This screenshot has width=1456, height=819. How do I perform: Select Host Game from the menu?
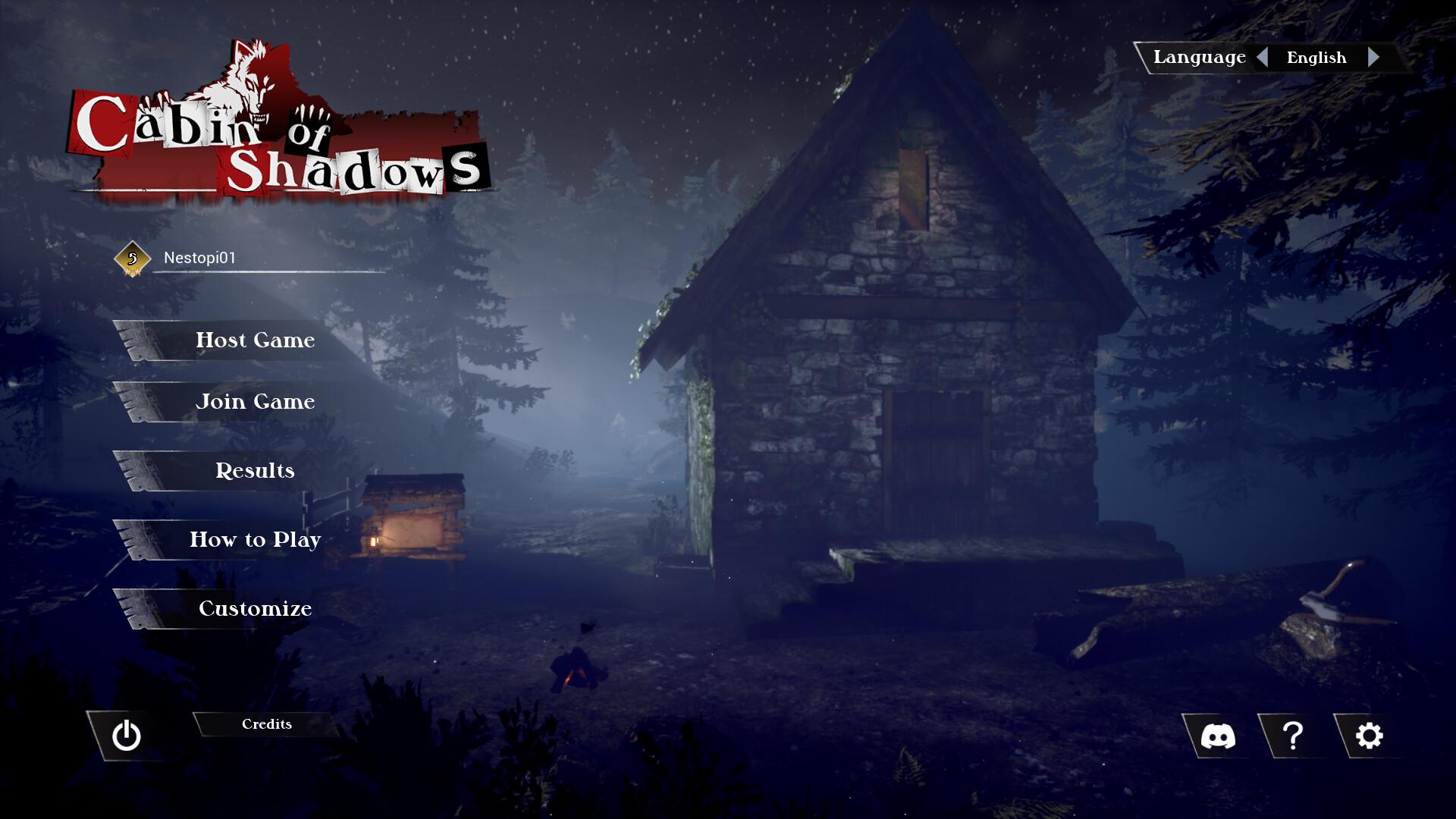pos(255,340)
